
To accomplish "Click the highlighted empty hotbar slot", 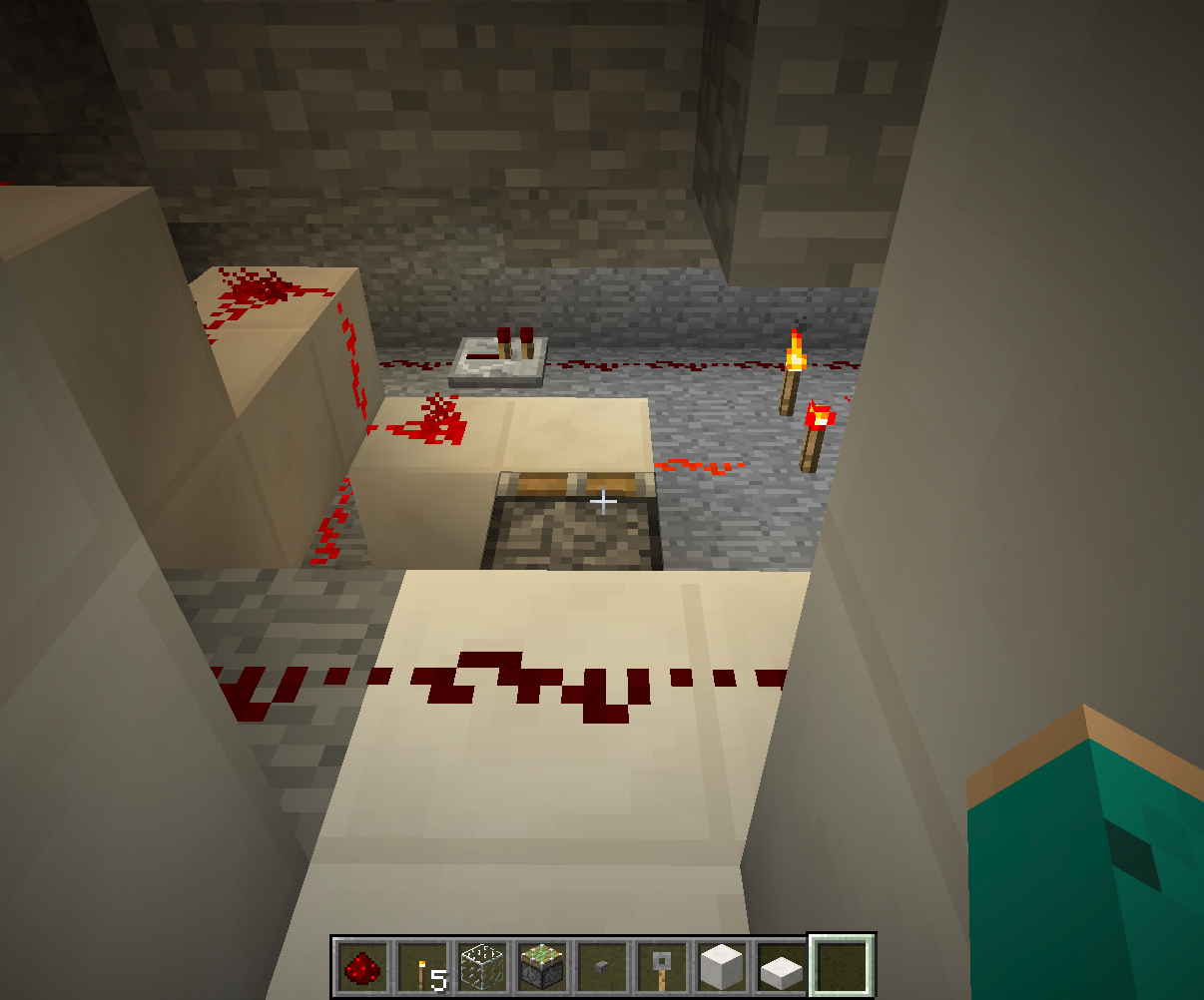I will 842,966.
